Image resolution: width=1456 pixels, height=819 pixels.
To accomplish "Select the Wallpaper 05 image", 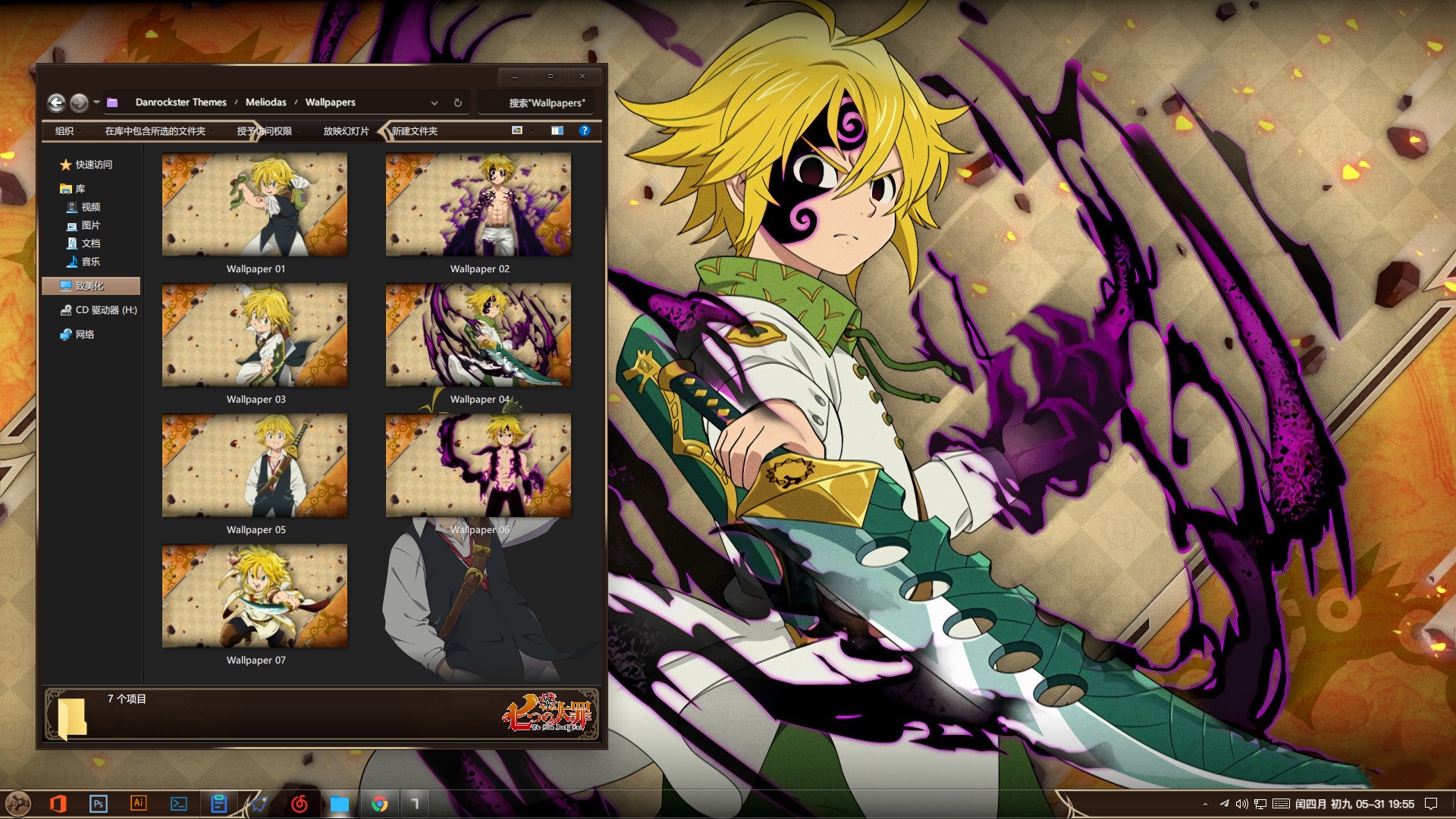I will (x=255, y=466).
